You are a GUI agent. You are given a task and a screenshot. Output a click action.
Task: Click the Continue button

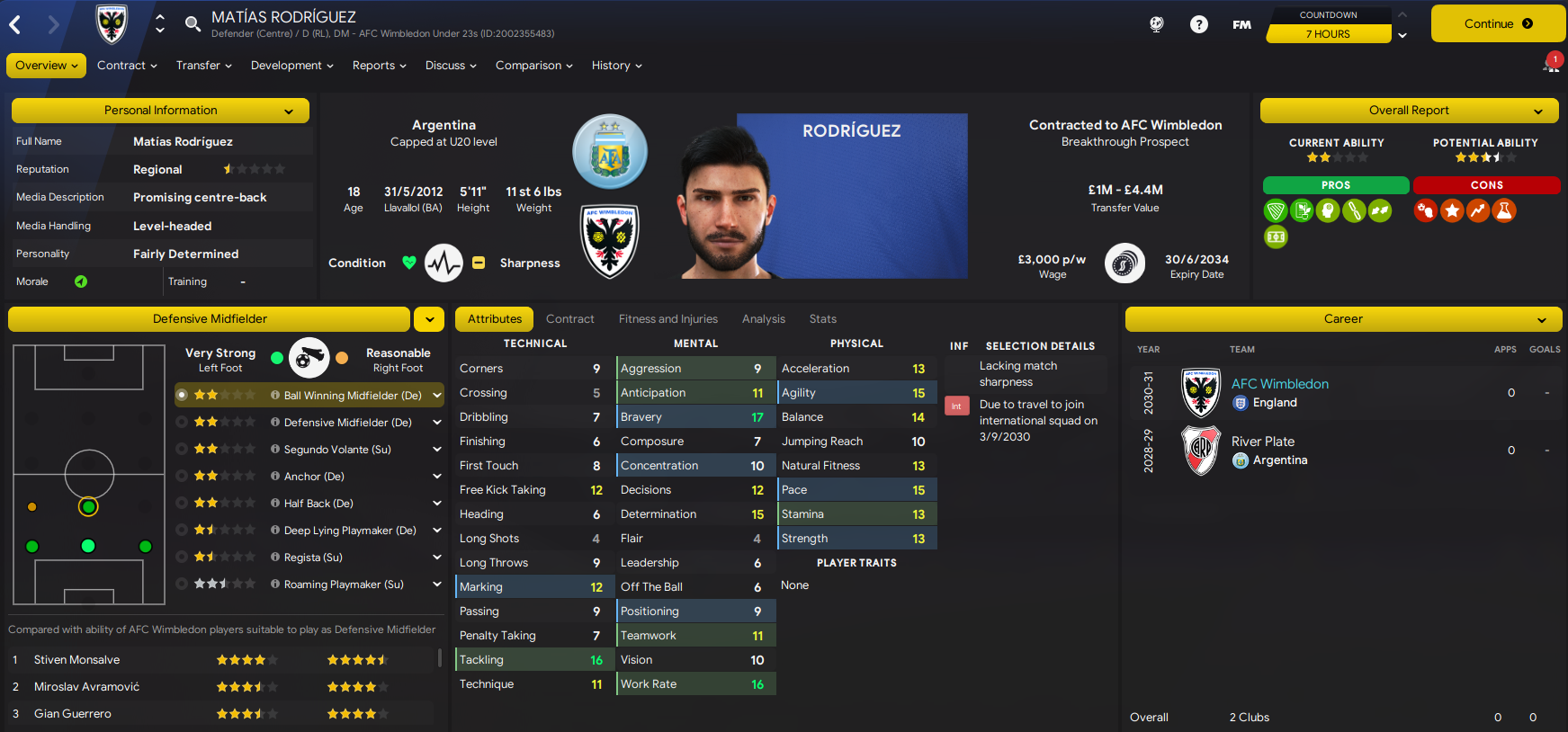click(1497, 24)
